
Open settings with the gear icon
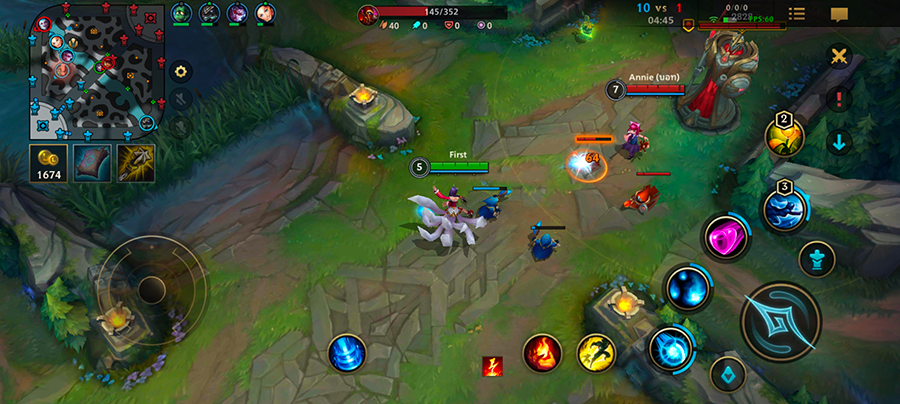pyautogui.click(x=180, y=71)
